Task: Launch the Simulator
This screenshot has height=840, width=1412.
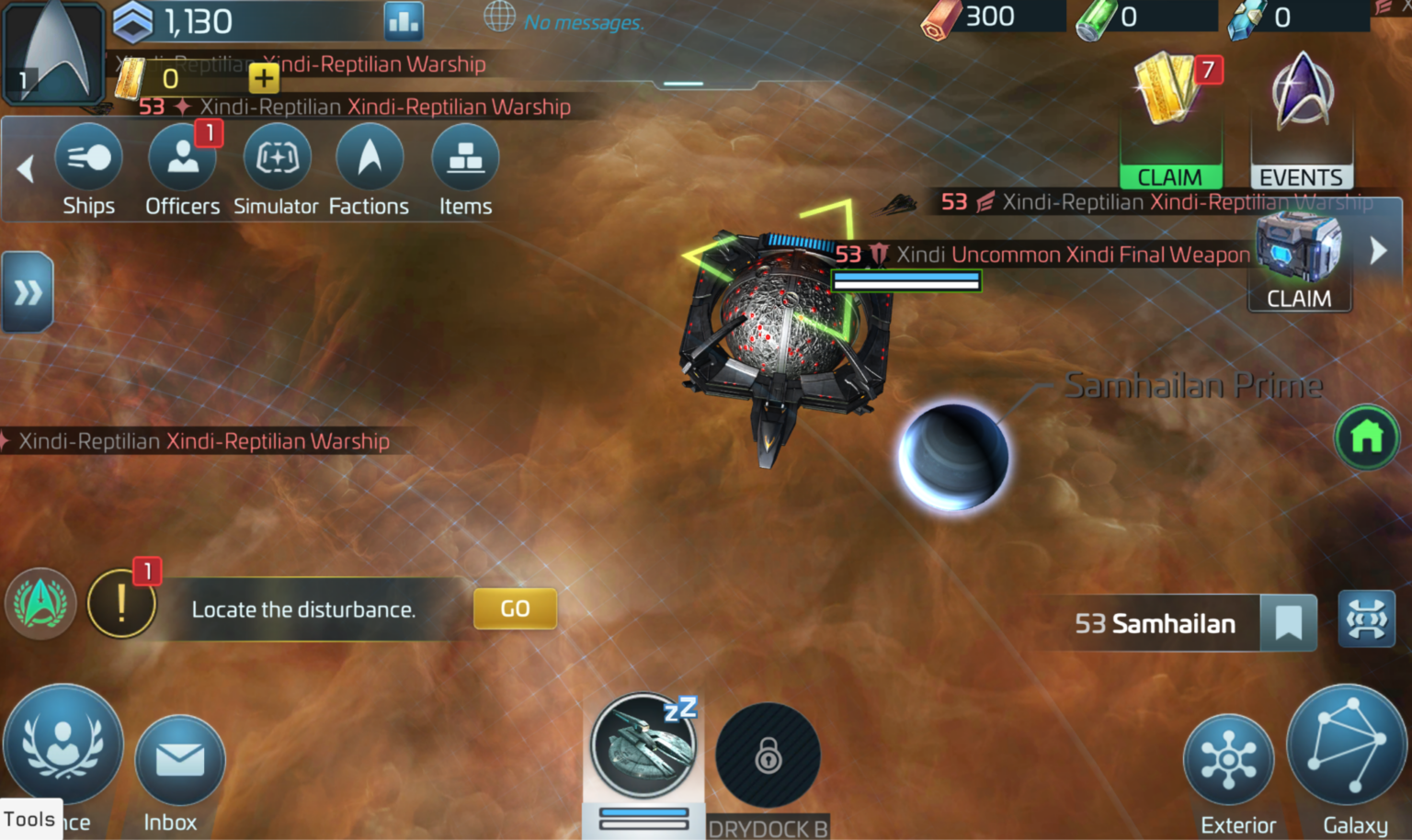Action: point(277,170)
